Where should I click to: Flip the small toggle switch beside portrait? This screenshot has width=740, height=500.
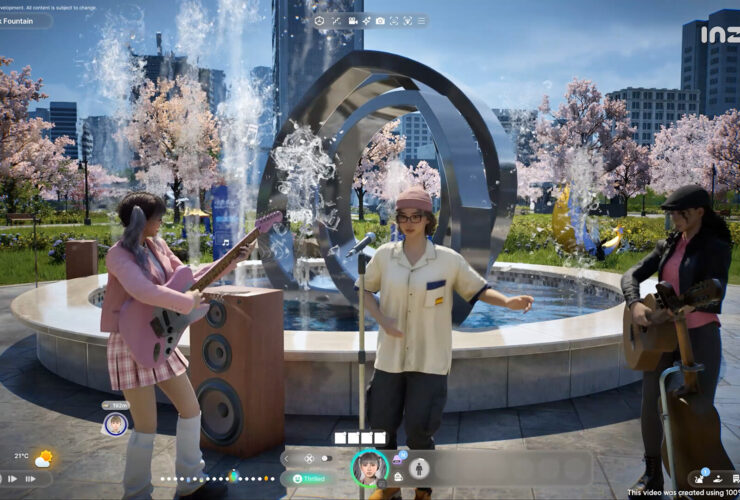click(327, 458)
